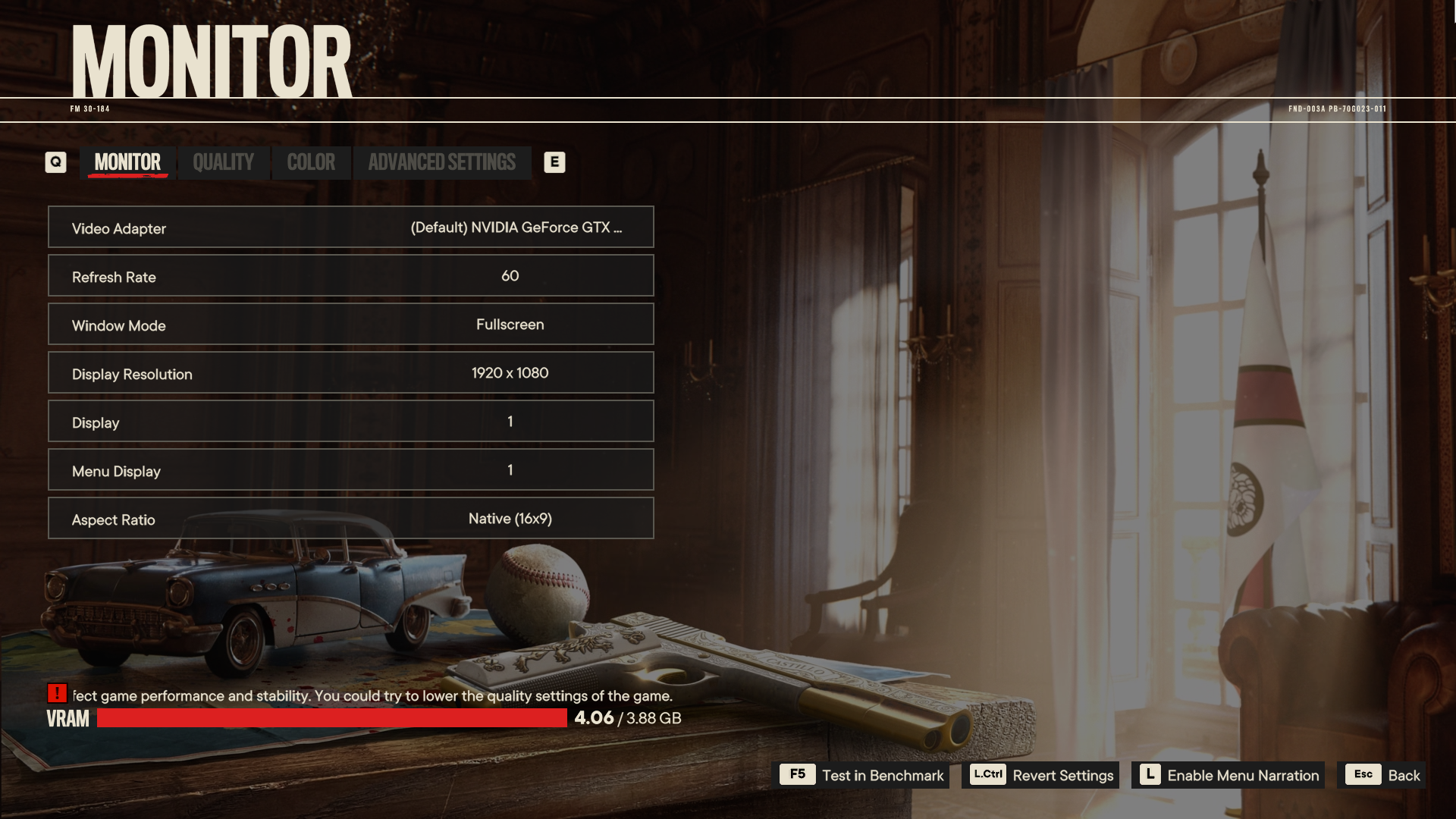This screenshot has height=819, width=1456.
Task: Adjust the Refresh Rate row
Action: pyautogui.click(x=351, y=276)
